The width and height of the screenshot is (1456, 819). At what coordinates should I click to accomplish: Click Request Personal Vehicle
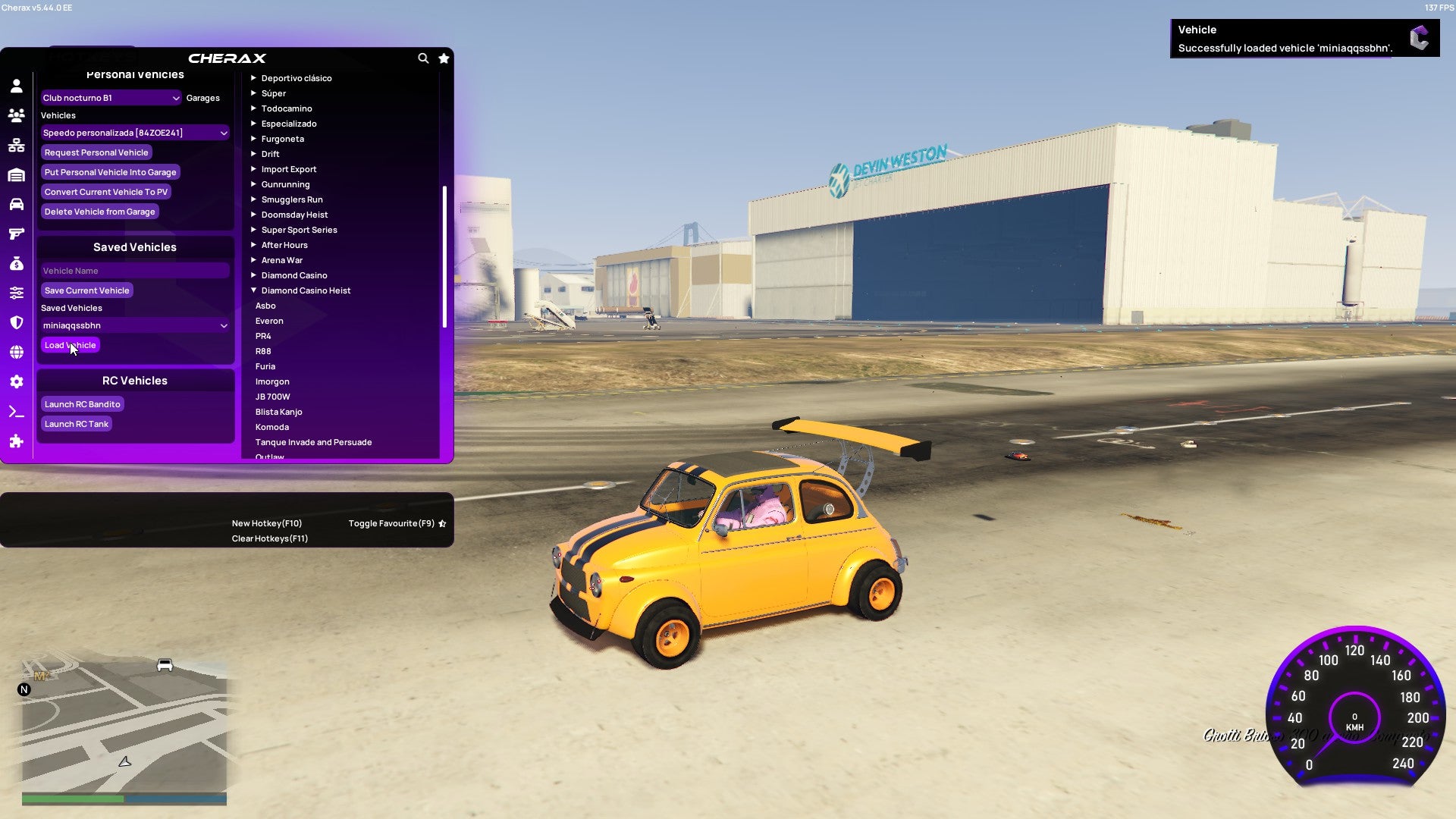click(x=96, y=152)
